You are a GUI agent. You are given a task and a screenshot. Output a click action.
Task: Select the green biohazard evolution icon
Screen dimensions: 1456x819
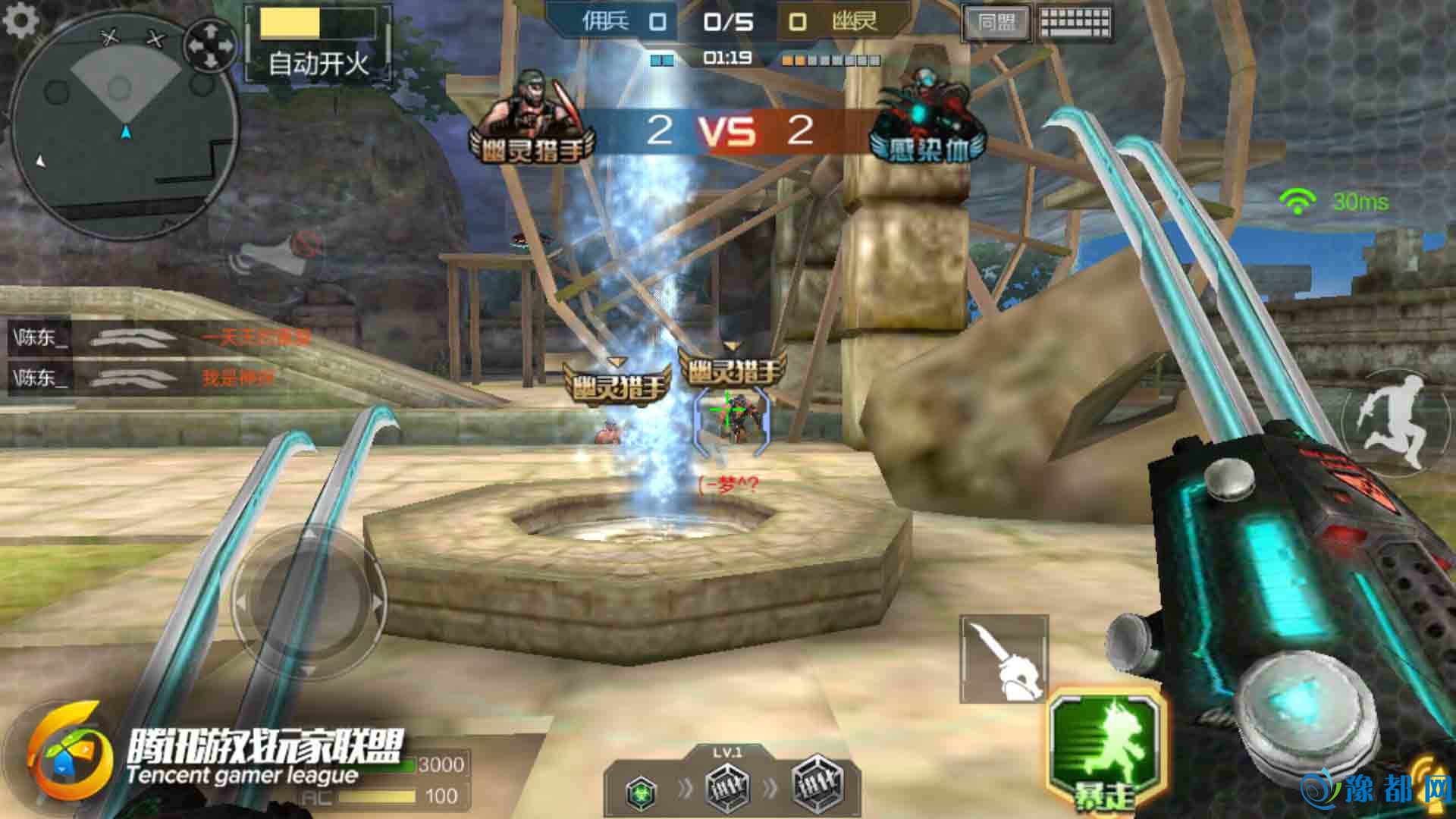pos(642,791)
